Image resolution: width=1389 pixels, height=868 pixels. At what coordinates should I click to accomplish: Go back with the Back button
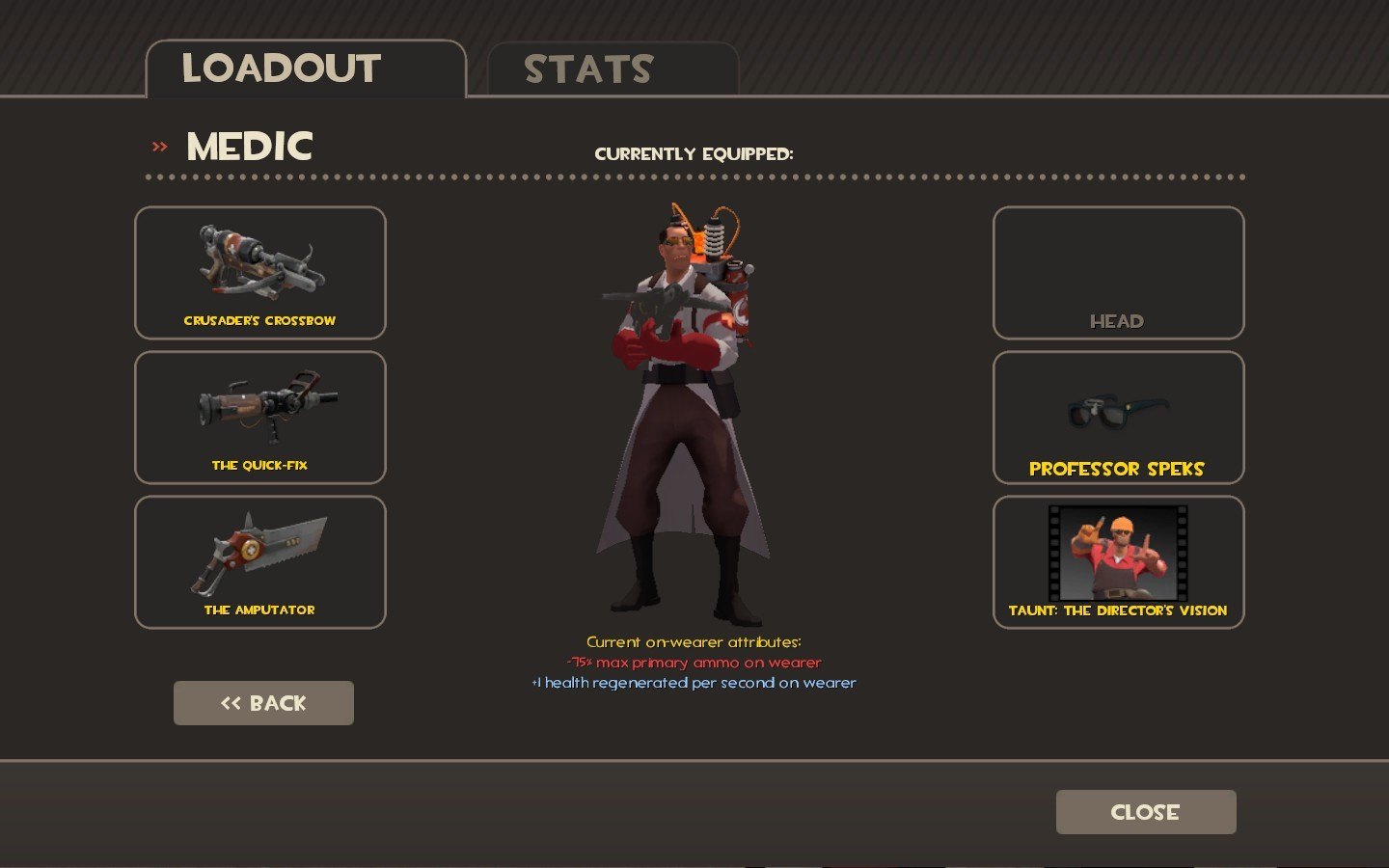[263, 703]
